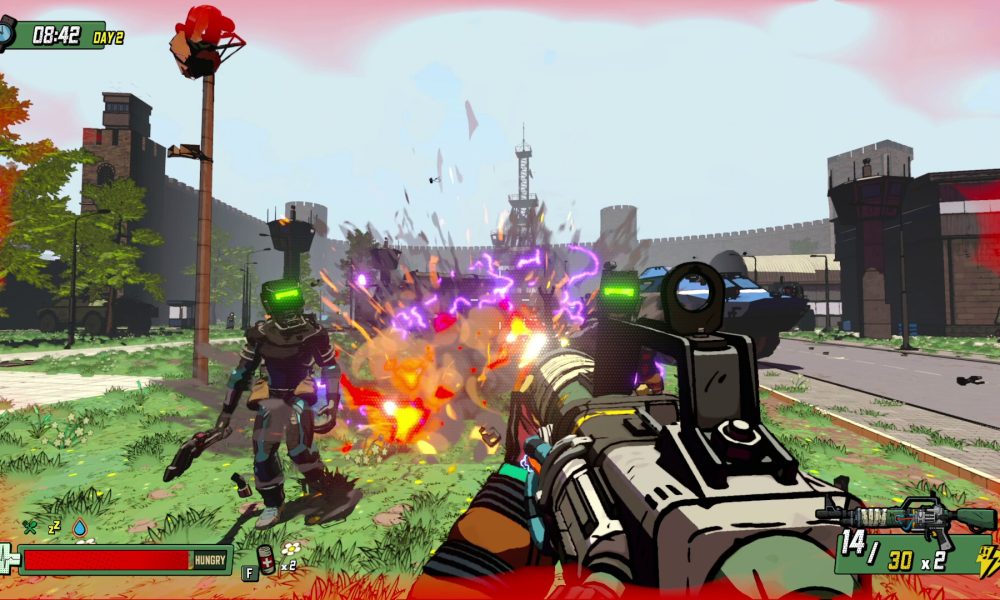Check the hunger fork-and-knife status icon
The width and height of the screenshot is (1000, 600).
point(31,527)
